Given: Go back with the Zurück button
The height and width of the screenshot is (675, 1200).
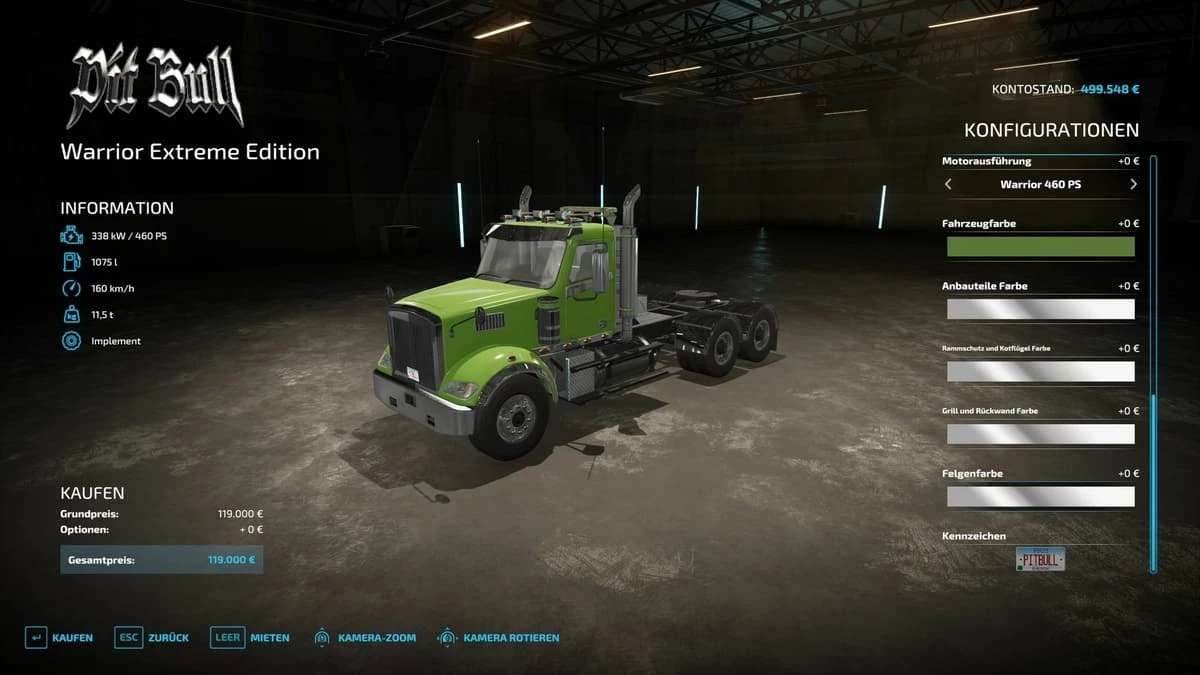Looking at the screenshot, I should (x=152, y=638).
